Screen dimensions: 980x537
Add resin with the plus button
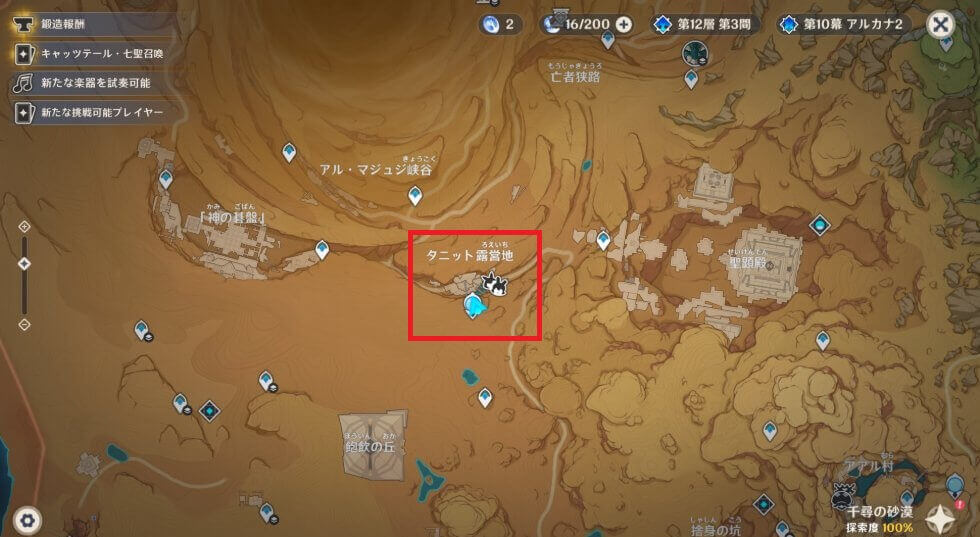(624, 24)
